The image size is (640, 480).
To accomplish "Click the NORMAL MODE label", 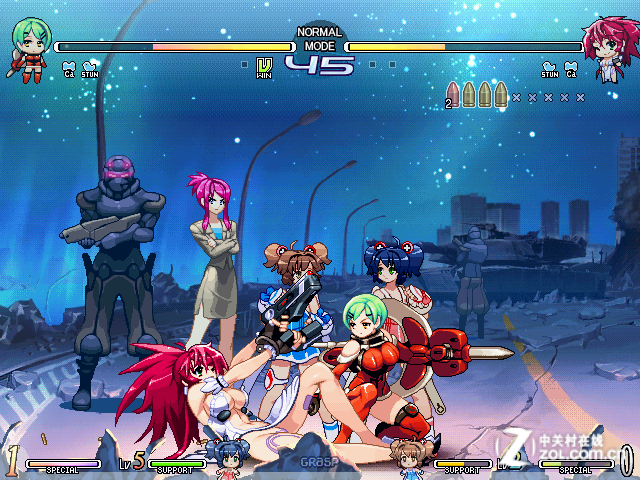I will (x=319, y=39).
